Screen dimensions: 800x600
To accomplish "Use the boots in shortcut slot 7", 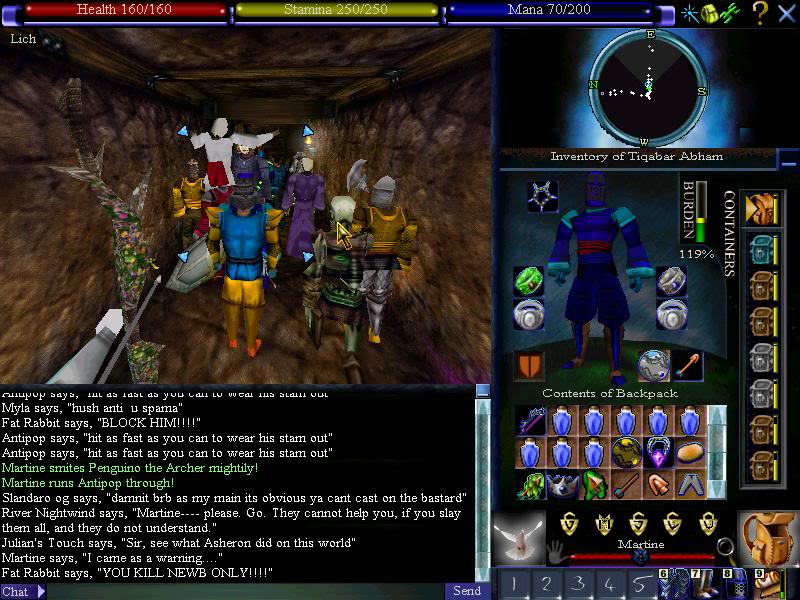I will (x=705, y=582).
